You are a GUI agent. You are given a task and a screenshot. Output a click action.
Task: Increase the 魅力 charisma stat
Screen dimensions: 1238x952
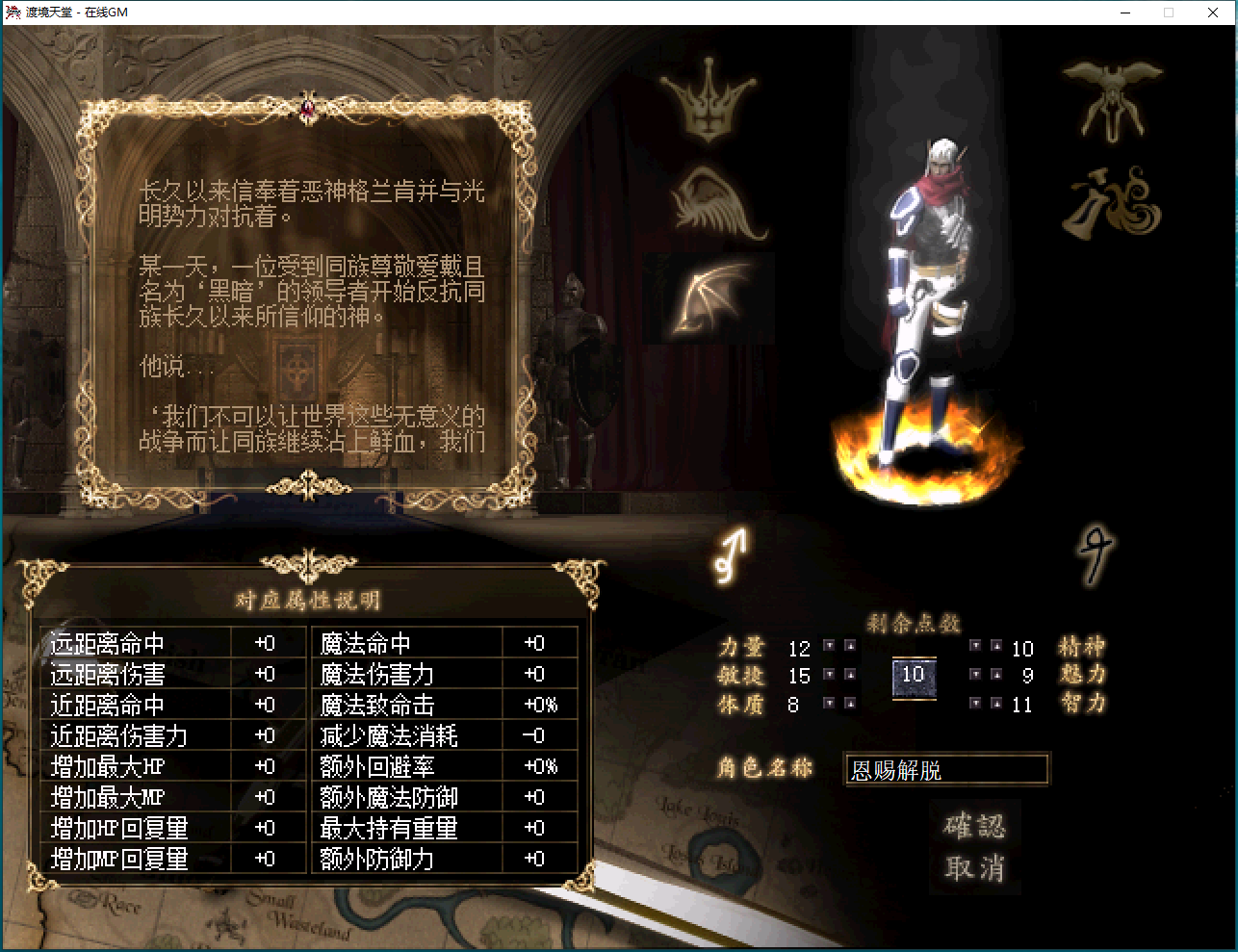point(998,675)
